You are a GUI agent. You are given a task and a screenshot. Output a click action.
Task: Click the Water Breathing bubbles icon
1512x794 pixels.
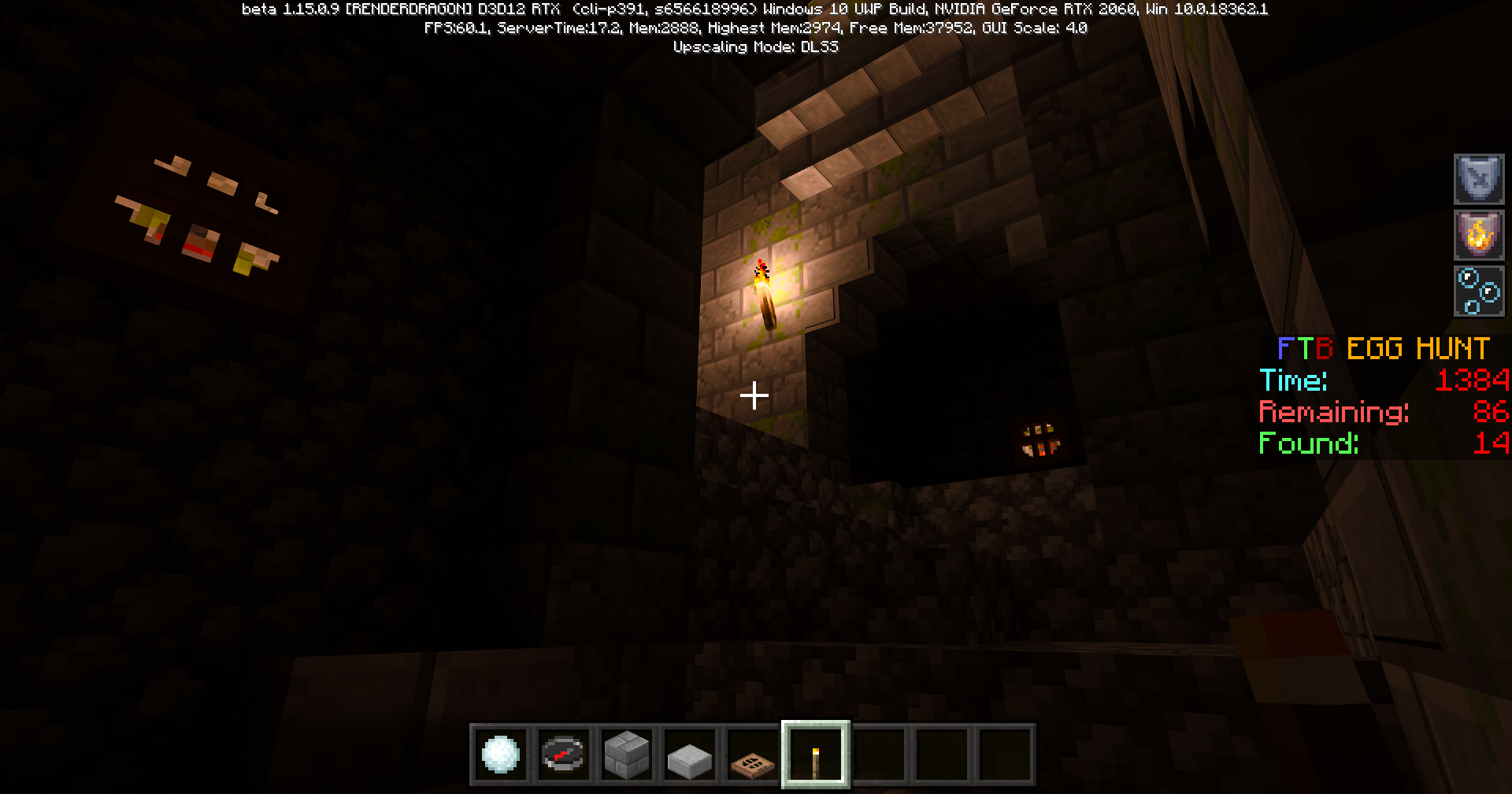coord(1479,291)
